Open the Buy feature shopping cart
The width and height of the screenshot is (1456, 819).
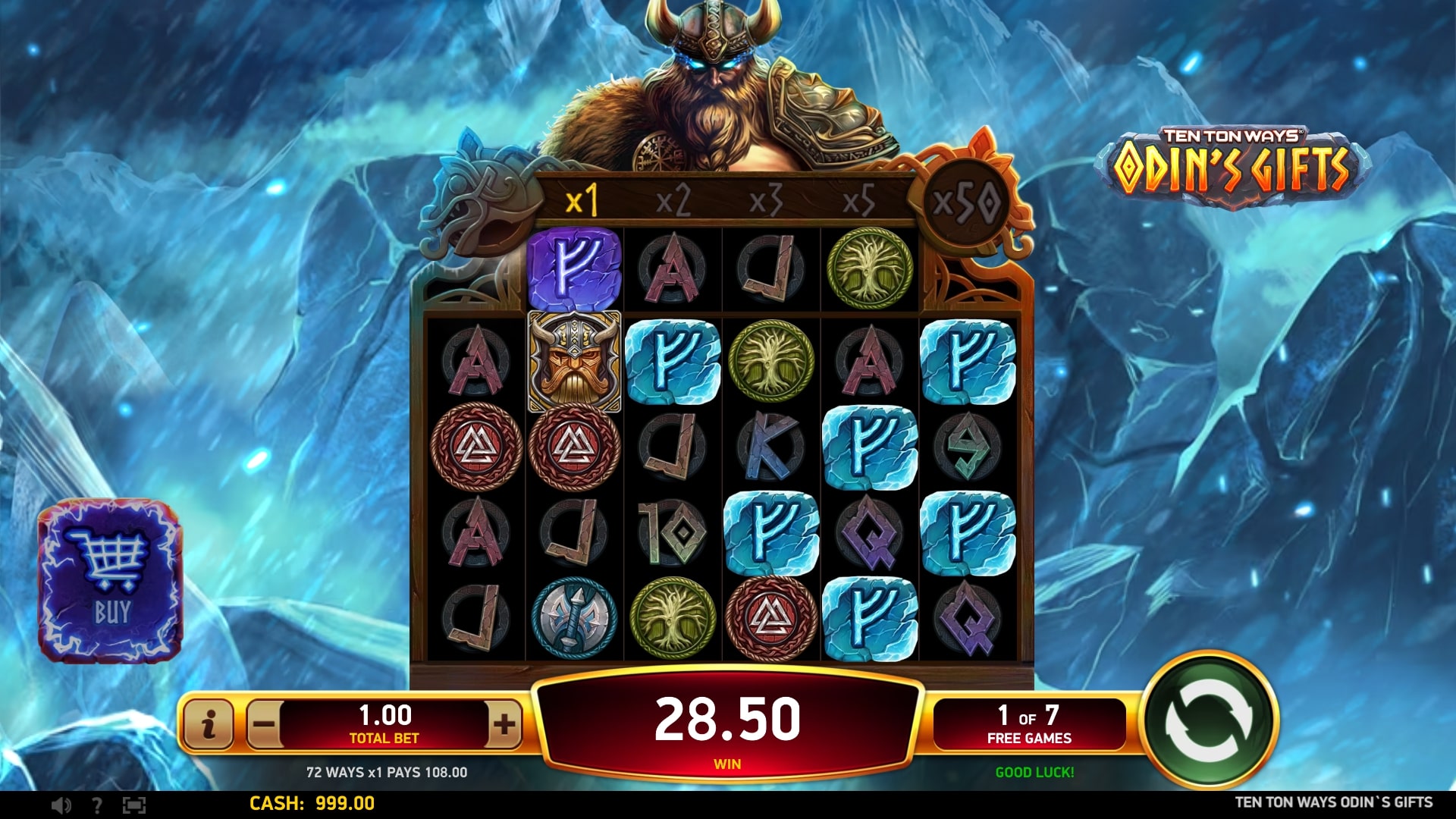110,580
